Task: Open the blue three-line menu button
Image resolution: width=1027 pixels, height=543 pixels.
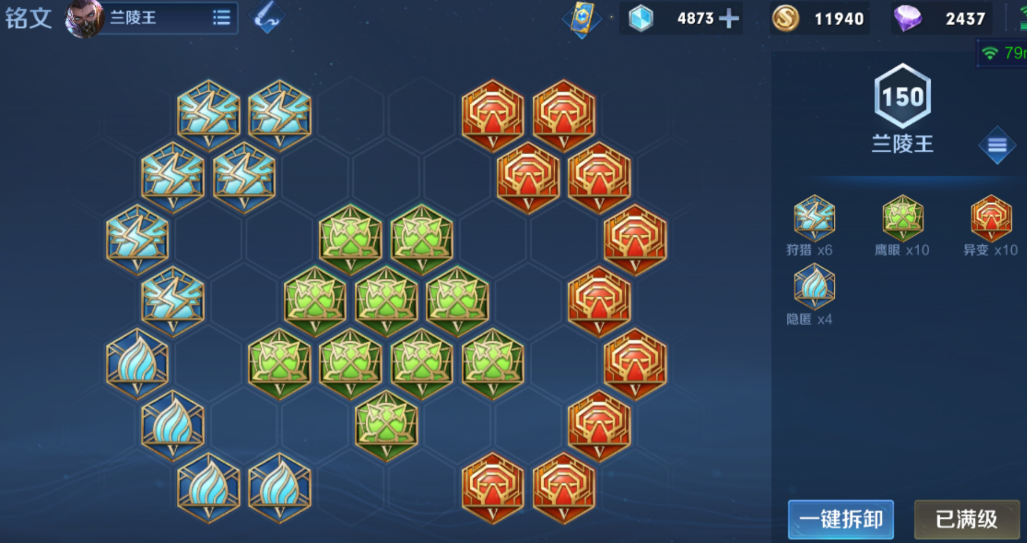Action: [x=996, y=146]
